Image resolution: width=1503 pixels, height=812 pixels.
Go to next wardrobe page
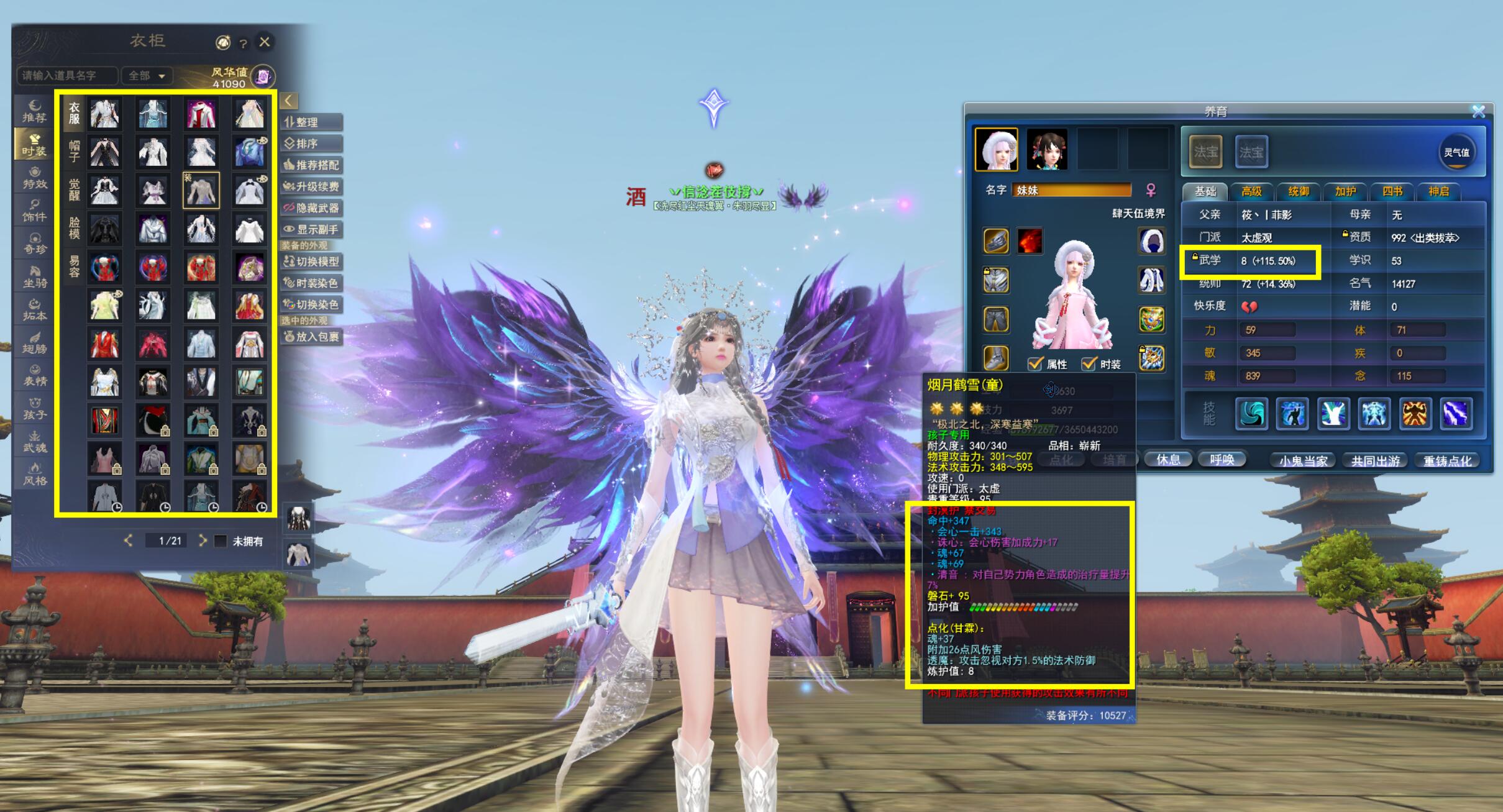203,541
